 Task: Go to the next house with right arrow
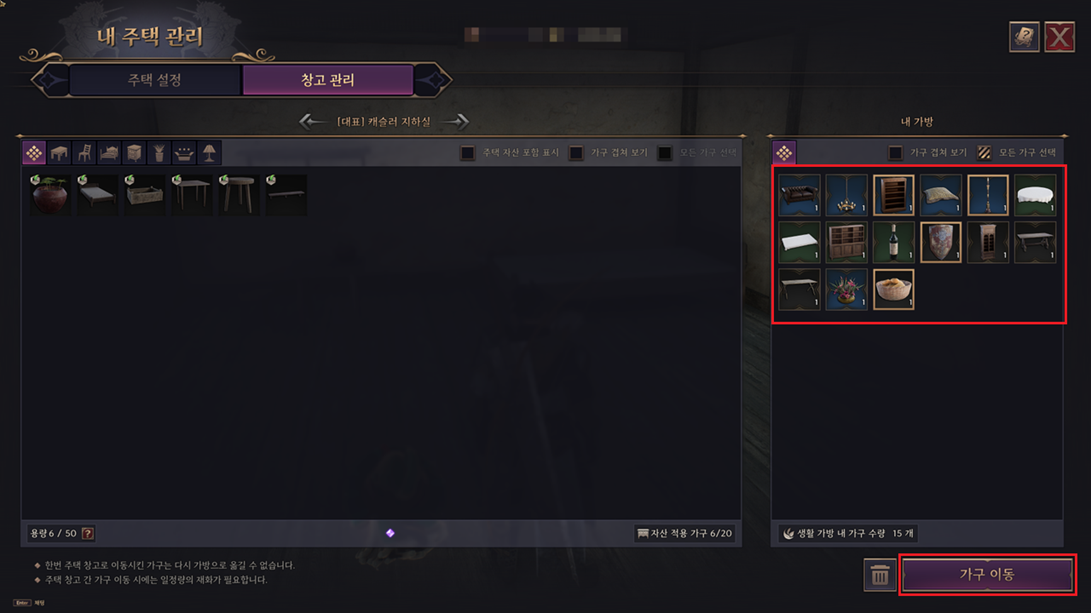click(x=456, y=121)
